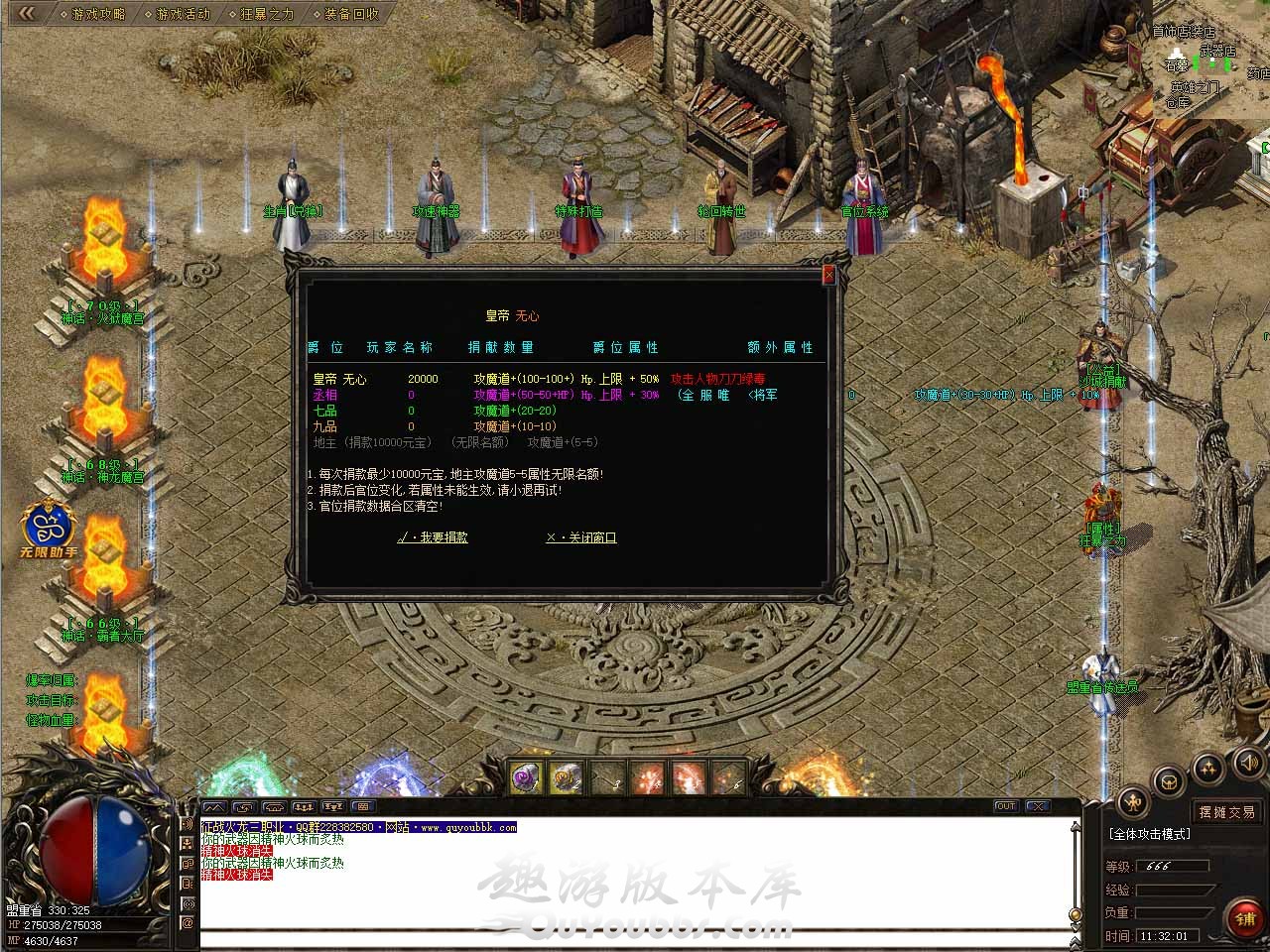1270x952 pixels.
Task: Open the 装备回收 equipment recycle menu
Action: pyautogui.click(x=350, y=14)
